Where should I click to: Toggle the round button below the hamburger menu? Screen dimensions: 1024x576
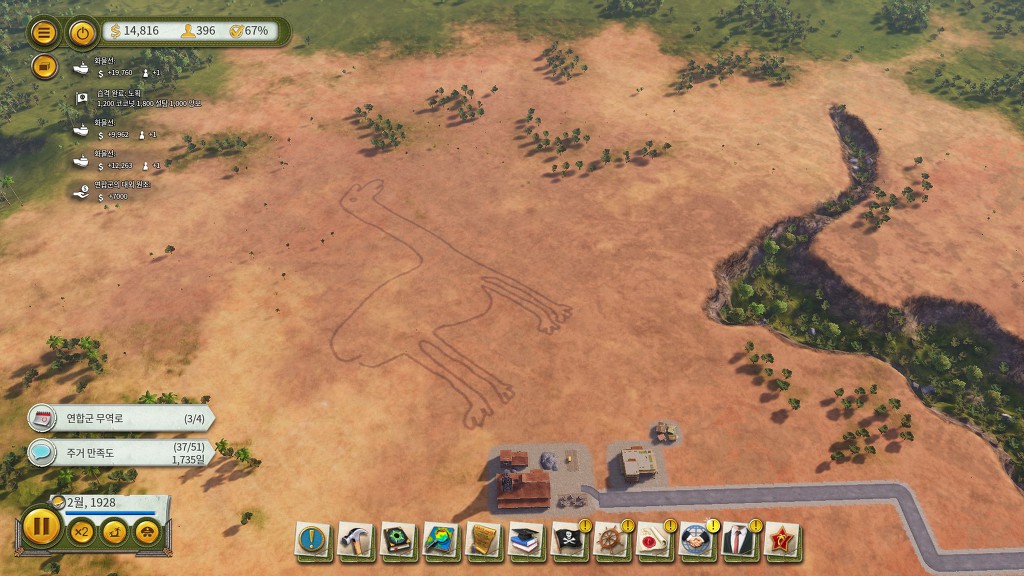coord(44,66)
